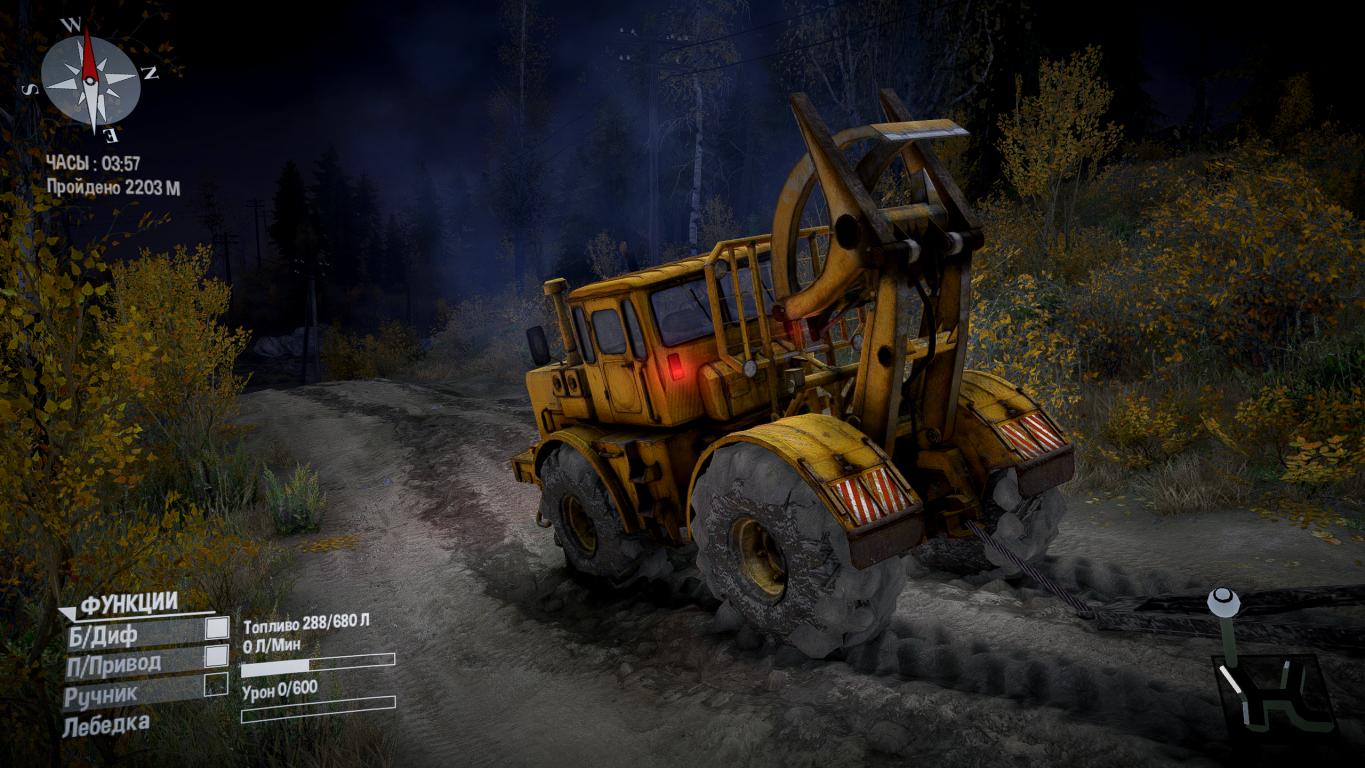Enable the П/Привод all-wheel drive checkbox
Image resolution: width=1365 pixels, height=768 pixels.
[x=216, y=656]
